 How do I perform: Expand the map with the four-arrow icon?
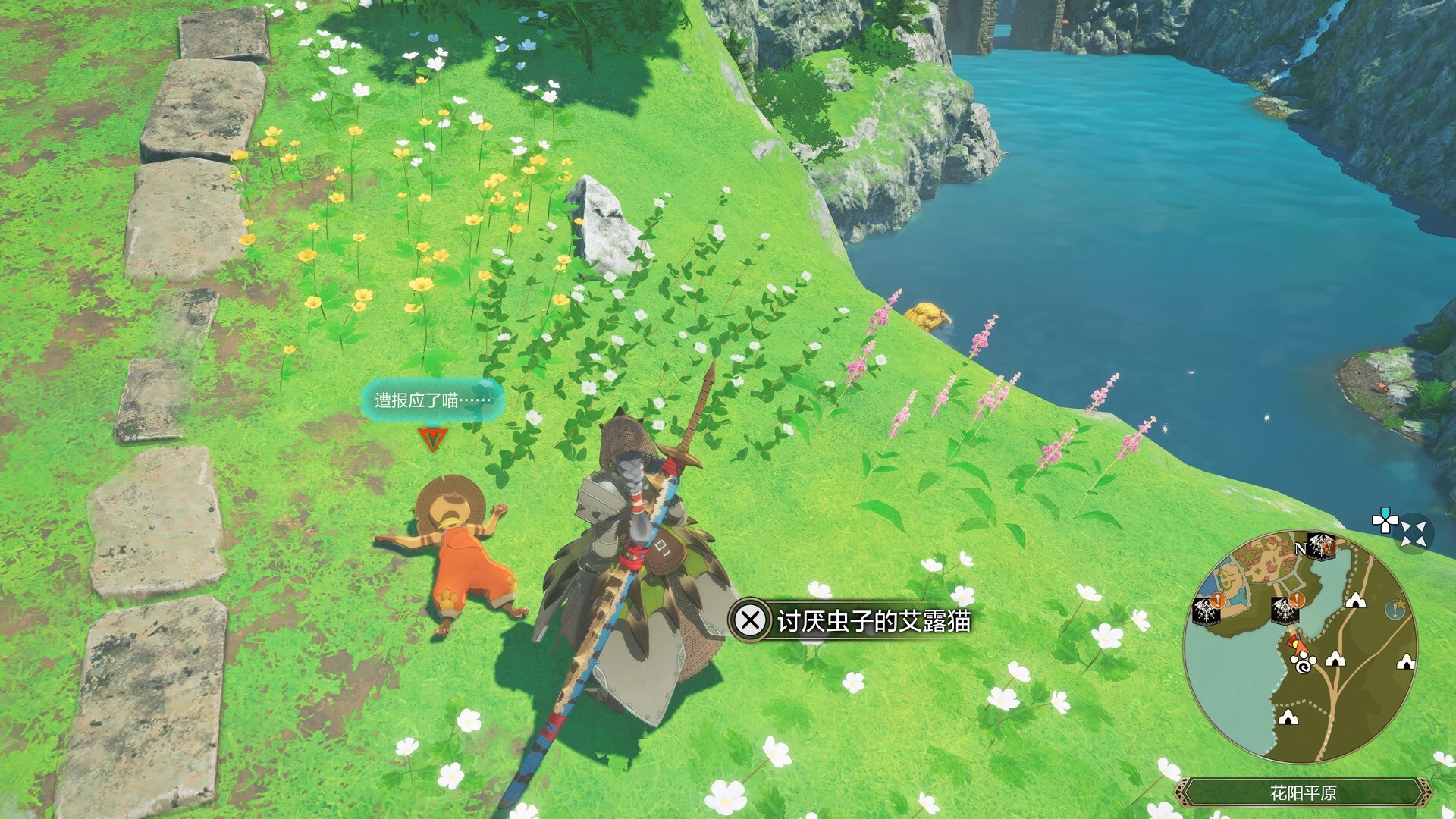point(1414,533)
